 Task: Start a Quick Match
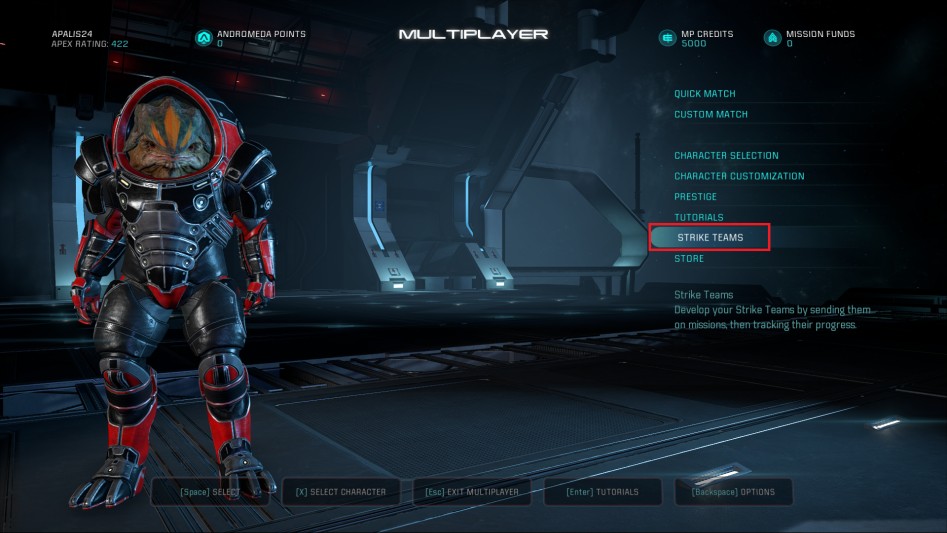[x=704, y=94]
